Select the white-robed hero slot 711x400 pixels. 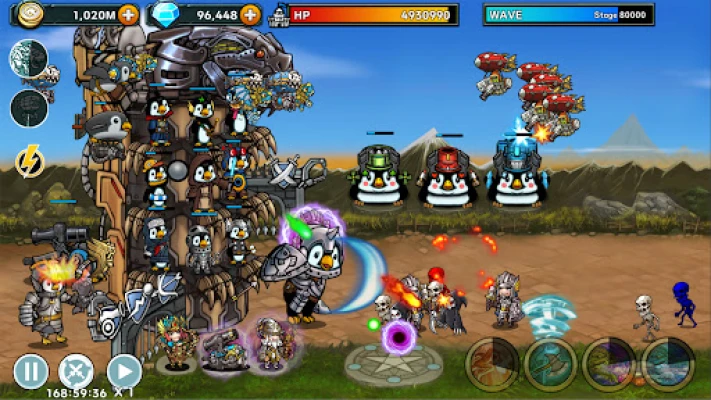point(269,345)
